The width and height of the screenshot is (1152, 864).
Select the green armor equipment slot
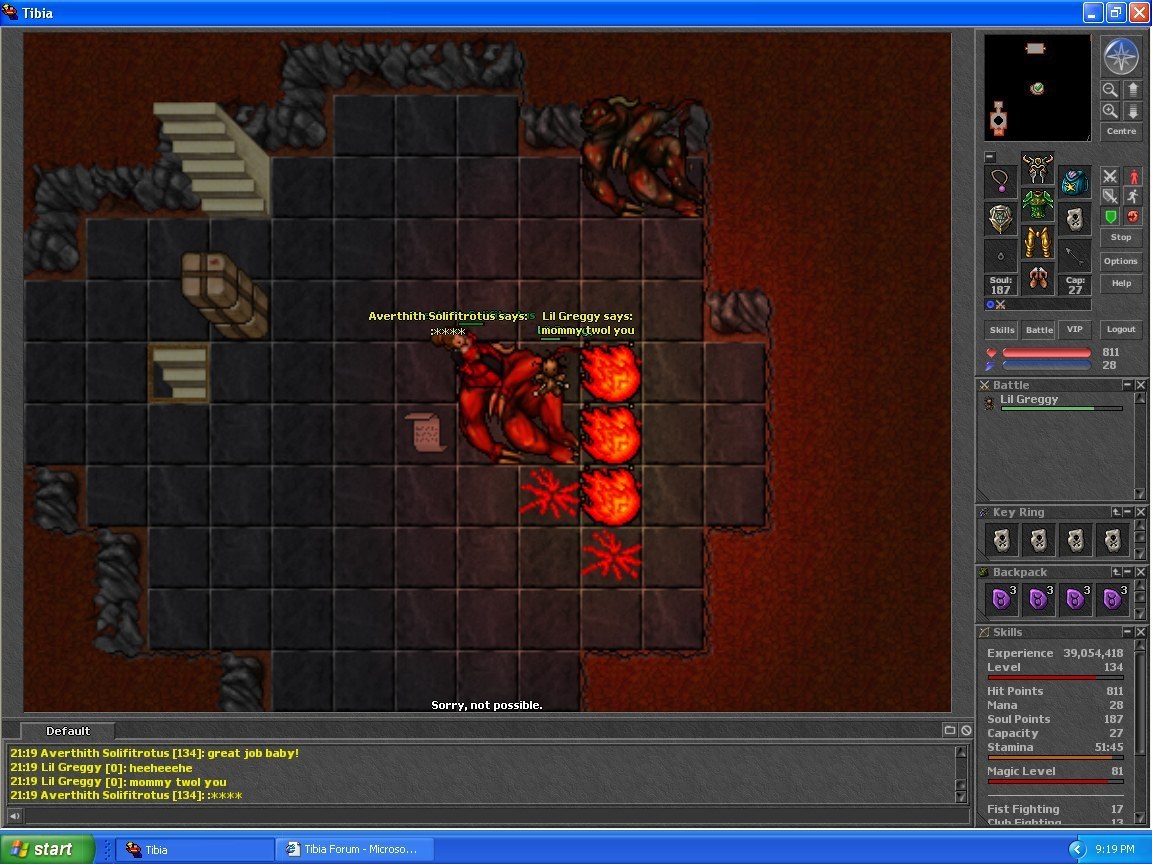tap(1037, 204)
